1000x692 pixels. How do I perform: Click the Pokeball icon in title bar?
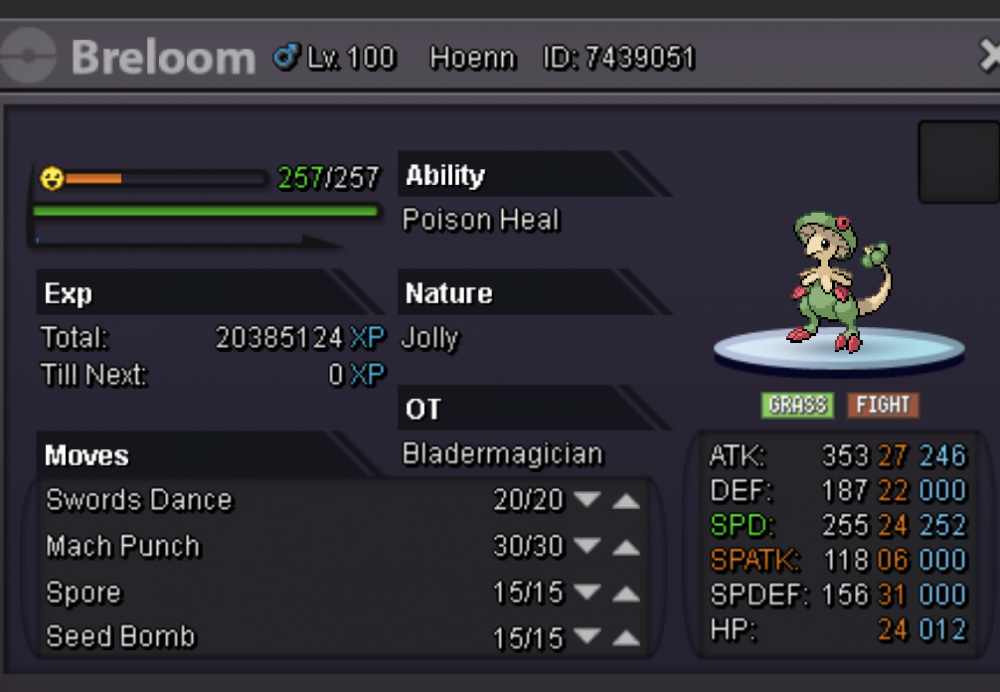coord(28,57)
